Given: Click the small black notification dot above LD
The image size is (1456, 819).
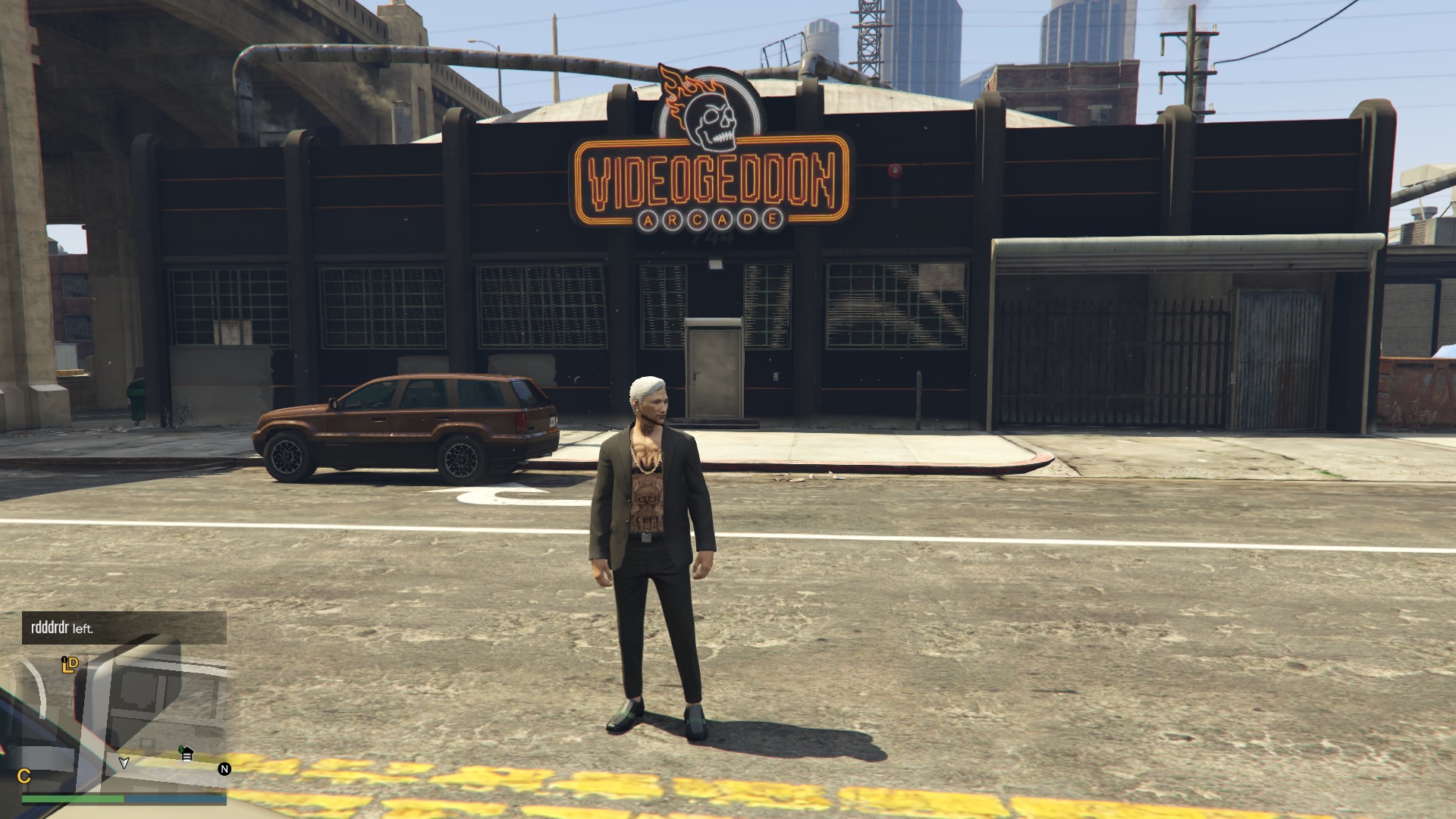Looking at the screenshot, I should tap(64, 659).
